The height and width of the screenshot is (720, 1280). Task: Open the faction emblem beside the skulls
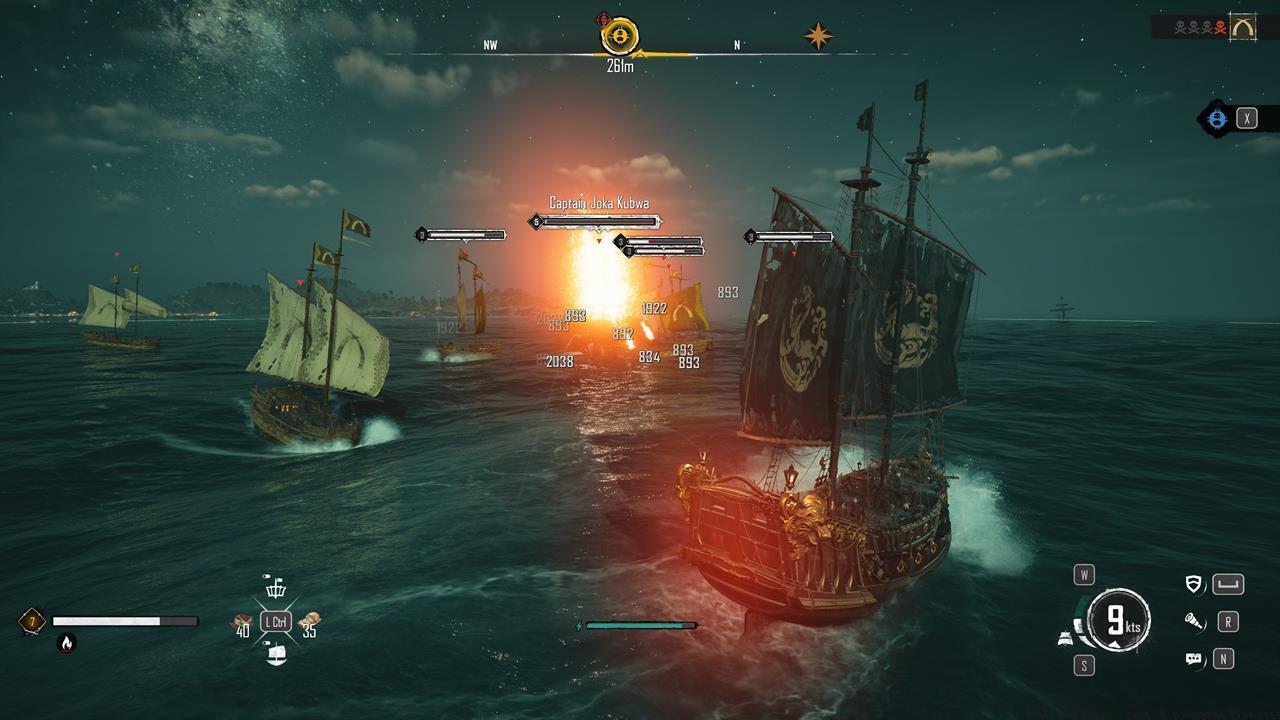(1242, 27)
